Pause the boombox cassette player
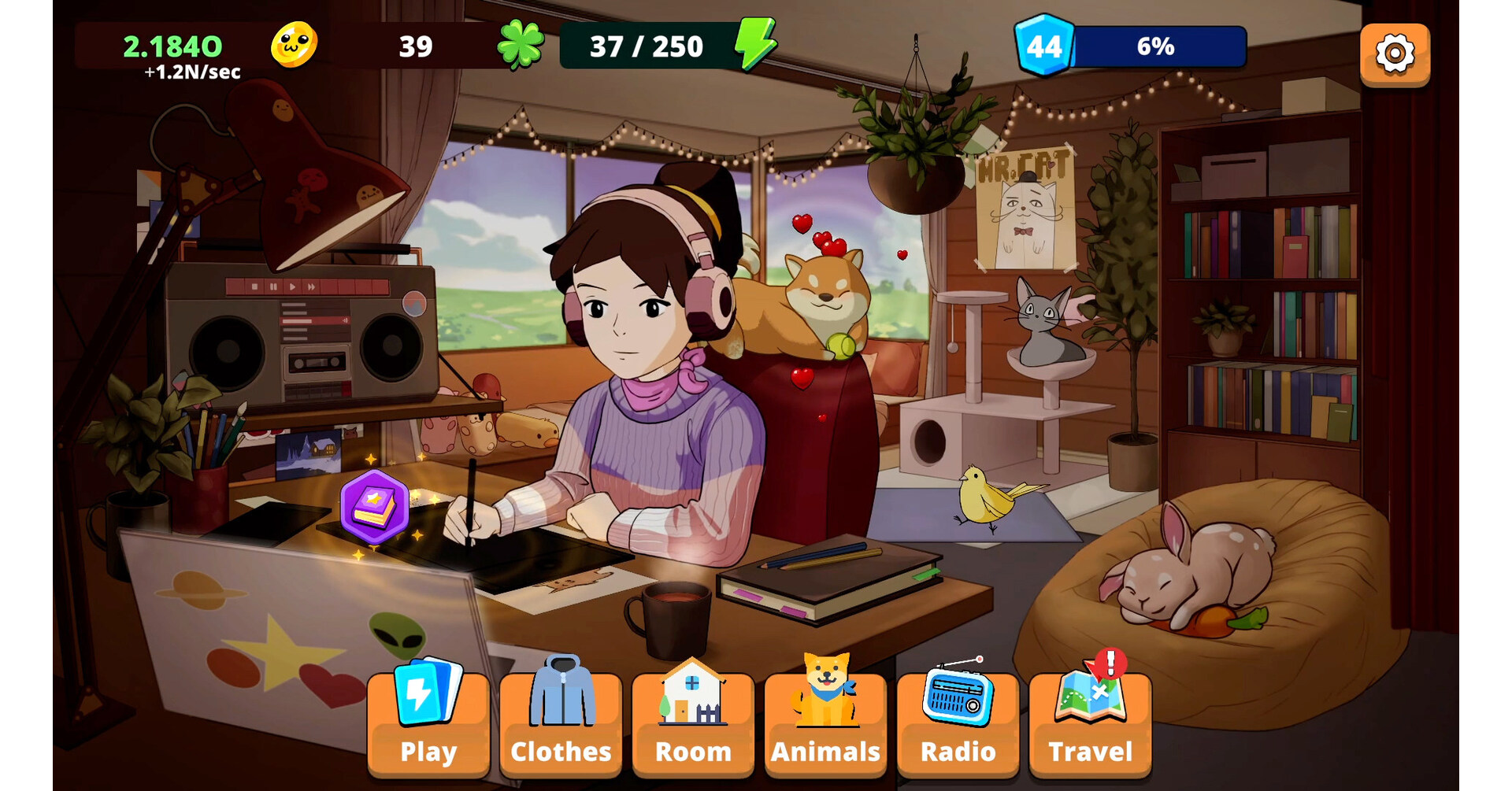The width and height of the screenshot is (1512, 791). (x=274, y=287)
